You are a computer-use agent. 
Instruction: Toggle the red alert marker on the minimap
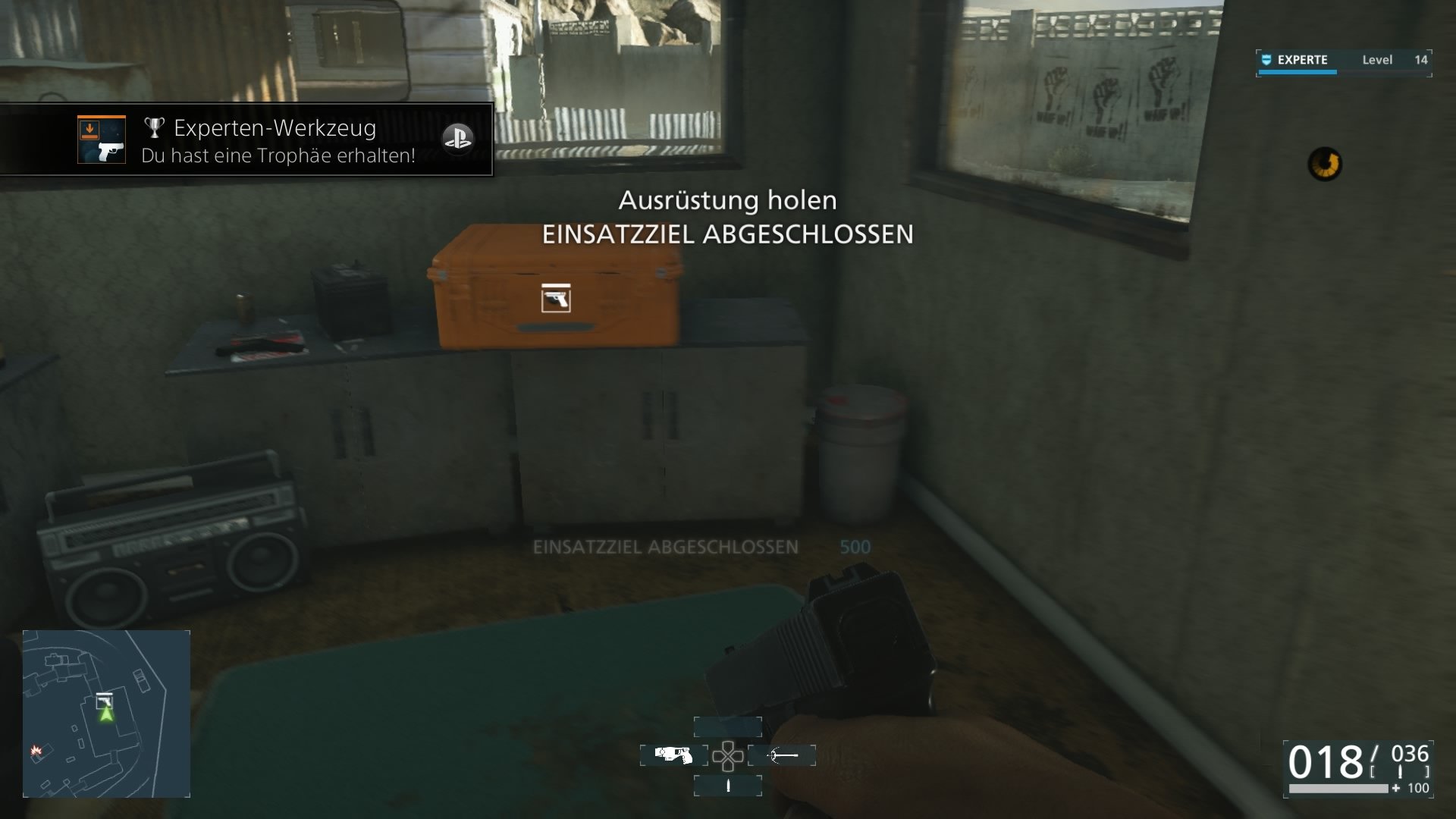point(36,751)
